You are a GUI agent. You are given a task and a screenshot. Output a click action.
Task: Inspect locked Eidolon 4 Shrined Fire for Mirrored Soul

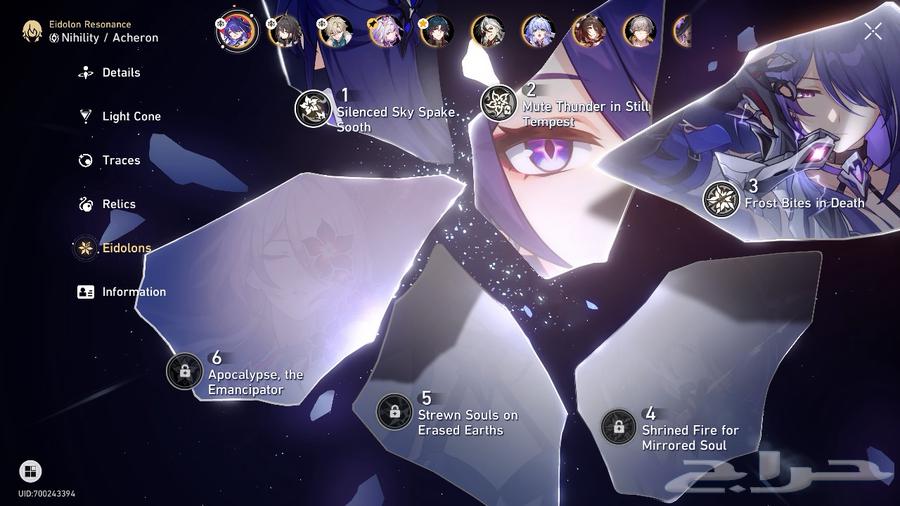tap(619, 427)
